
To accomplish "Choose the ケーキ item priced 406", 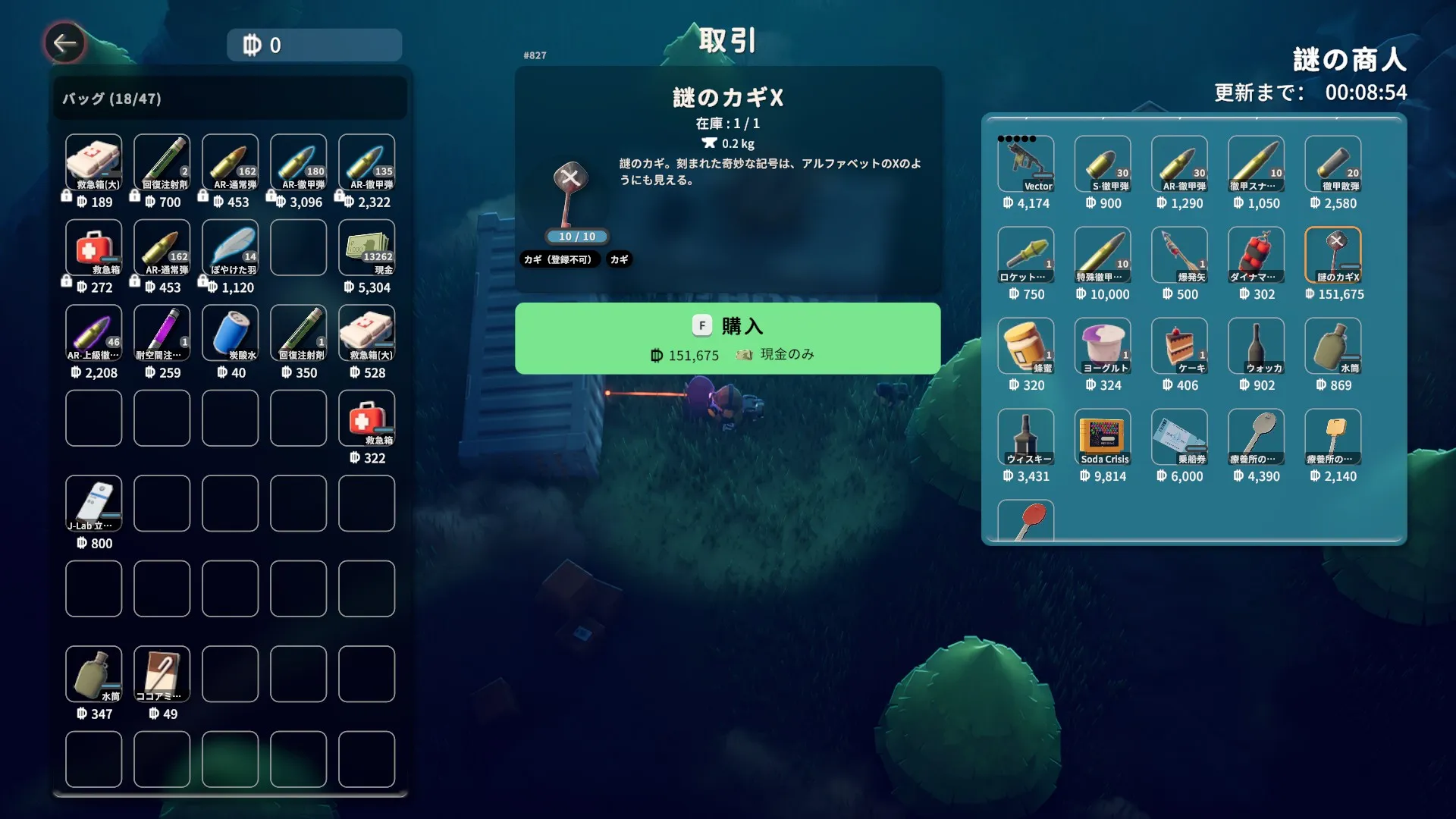I will pyautogui.click(x=1179, y=346).
